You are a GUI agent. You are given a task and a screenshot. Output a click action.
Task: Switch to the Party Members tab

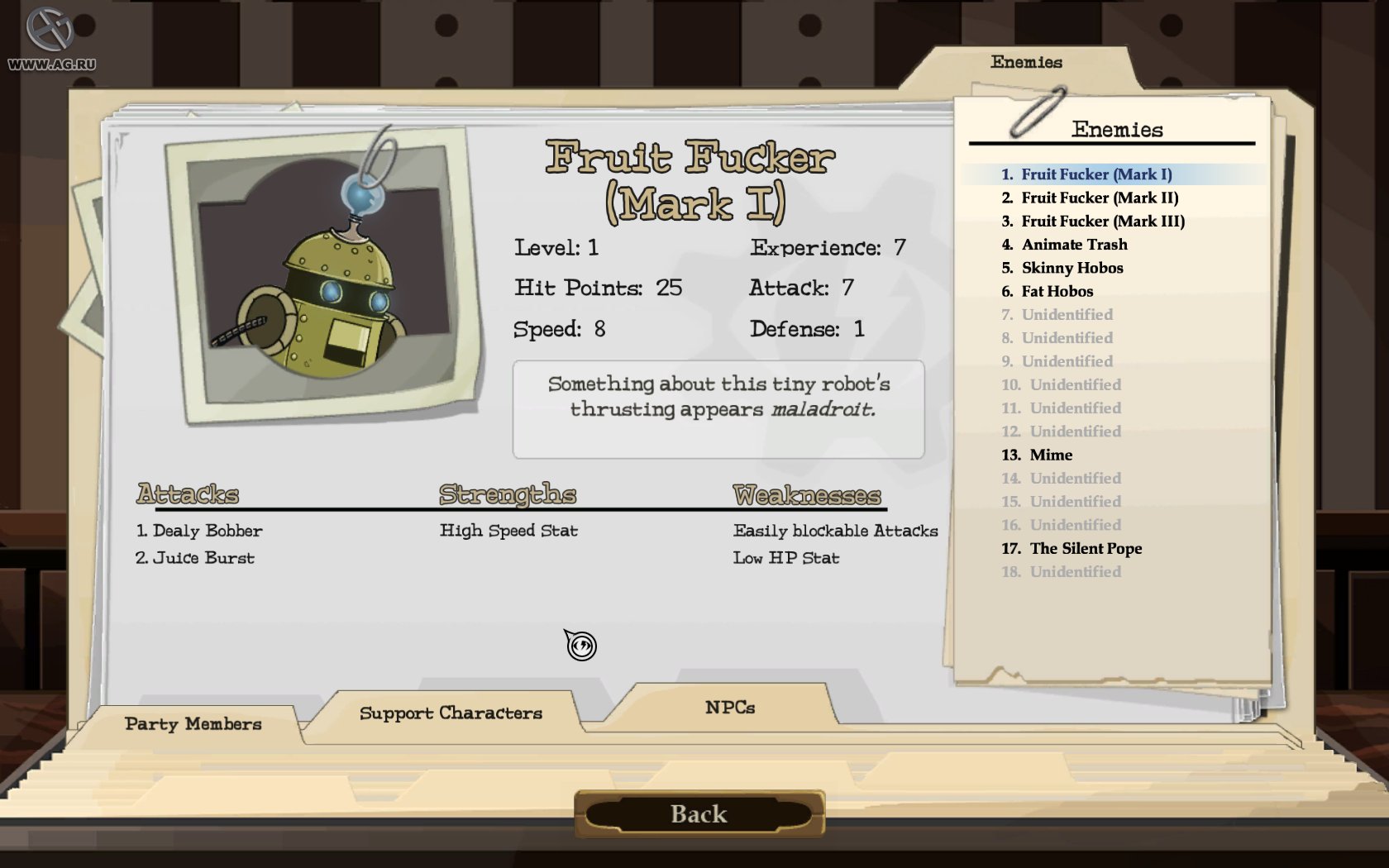(x=192, y=724)
